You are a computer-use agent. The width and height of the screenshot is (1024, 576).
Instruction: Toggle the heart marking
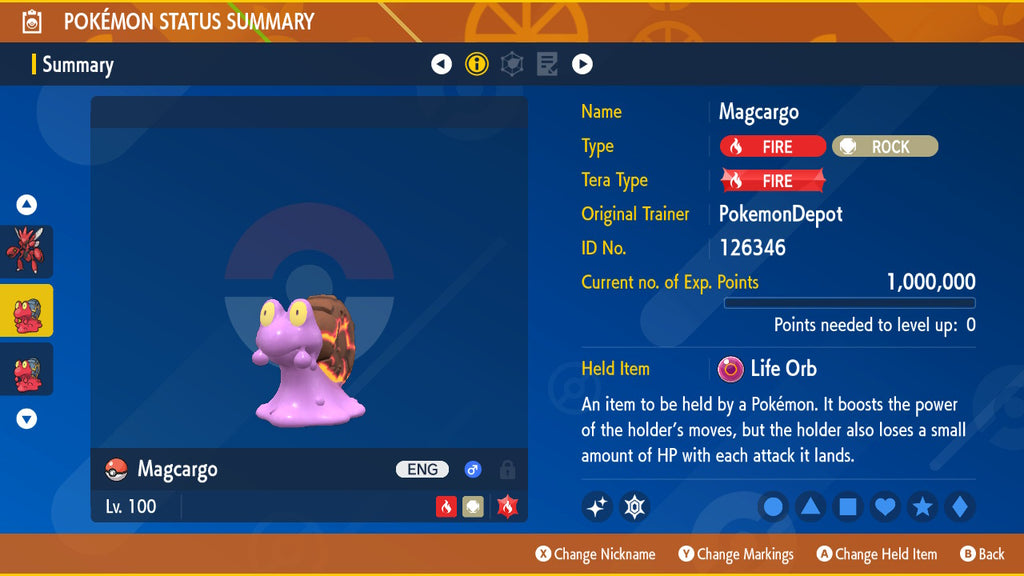[885, 507]
